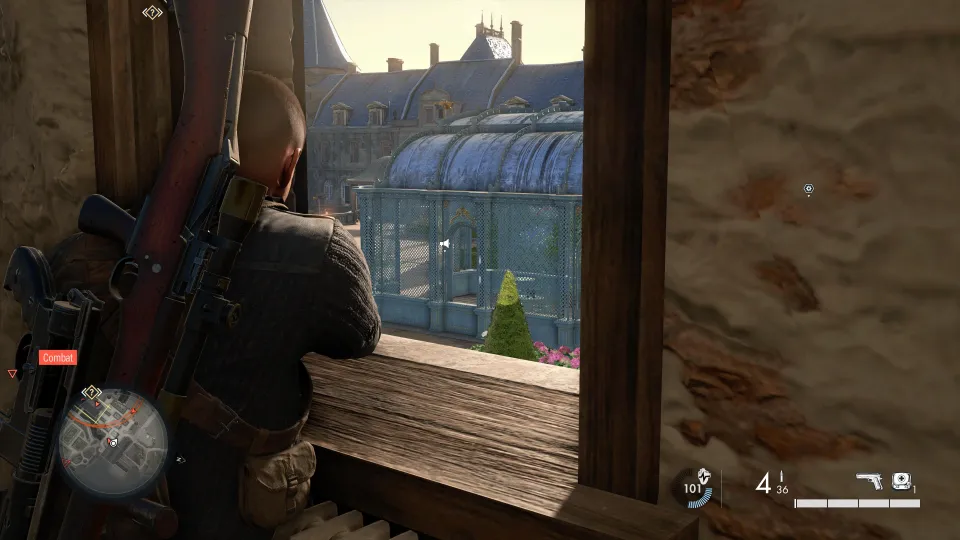Select the white player marker on minimap
Screen dimensions: 960x540
[114, 441]
